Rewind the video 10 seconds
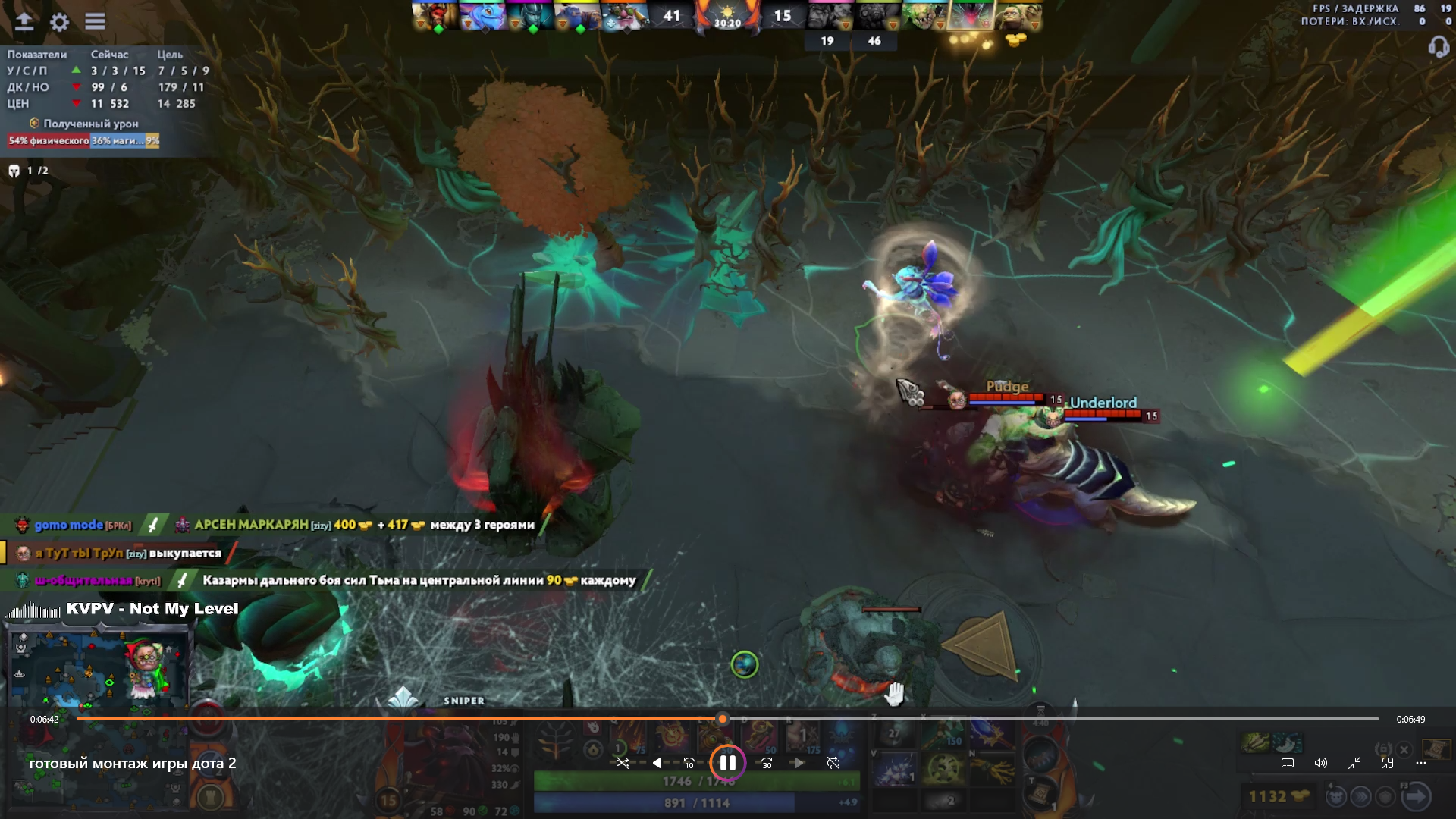The image size is (1456, 819). click(689, 763)
